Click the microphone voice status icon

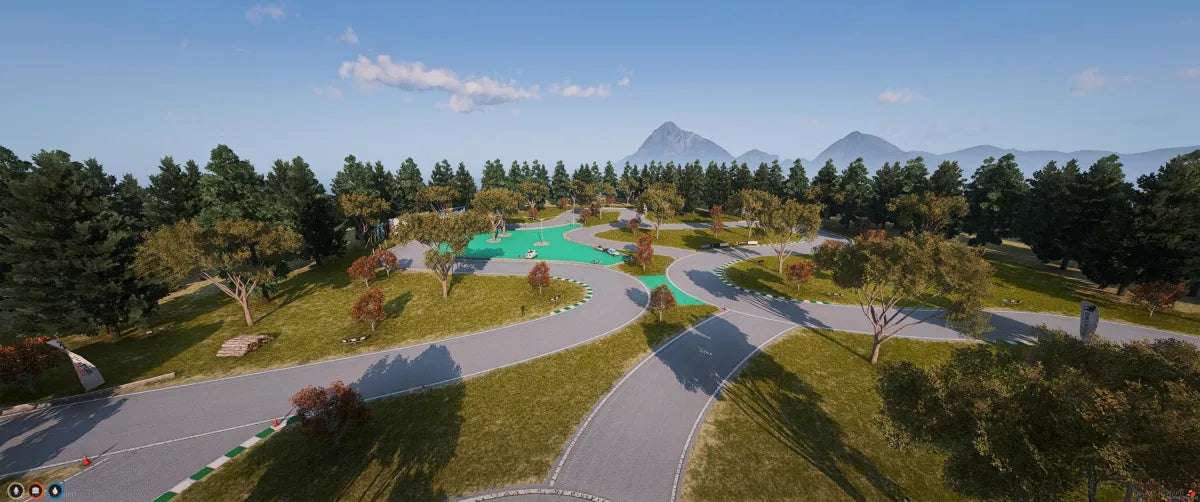pos(16,490)
